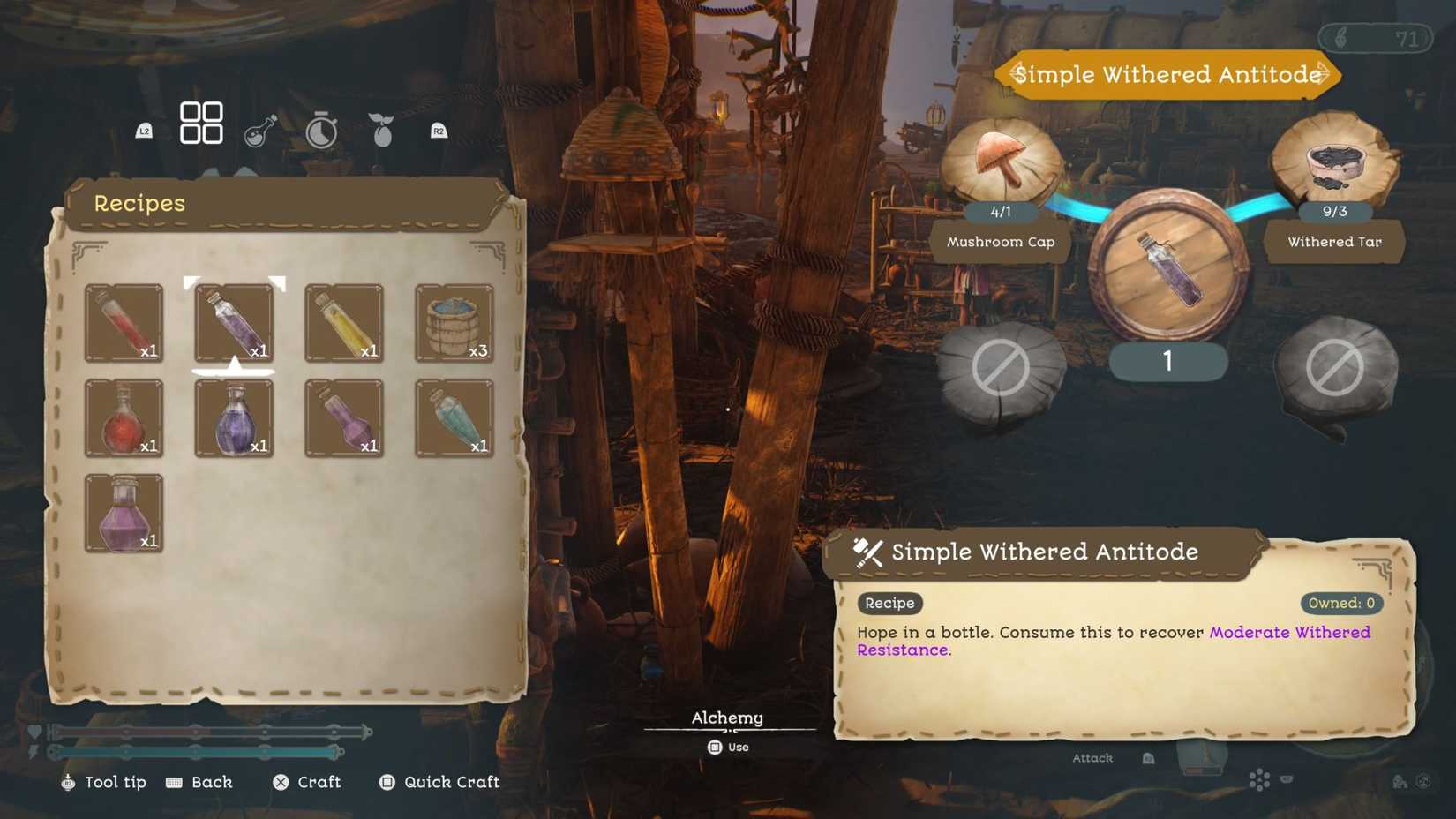The height and width of the screenshot is (819, 1456).
Task: Select the grid recipes category tab
Action: tap(201, 123)
